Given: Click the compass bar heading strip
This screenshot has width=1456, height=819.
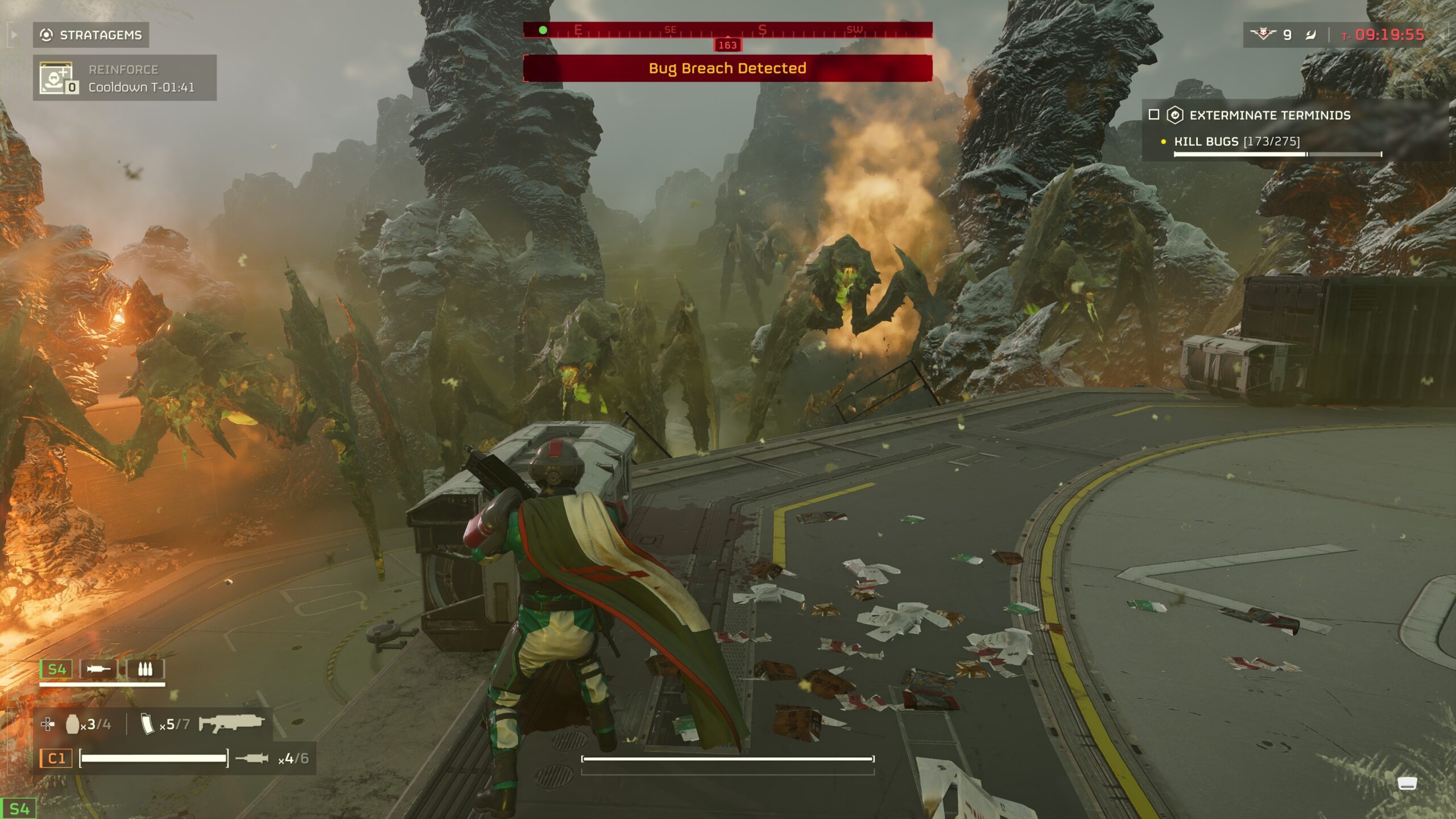Looking at the screenshot, I should pos(727,30).
